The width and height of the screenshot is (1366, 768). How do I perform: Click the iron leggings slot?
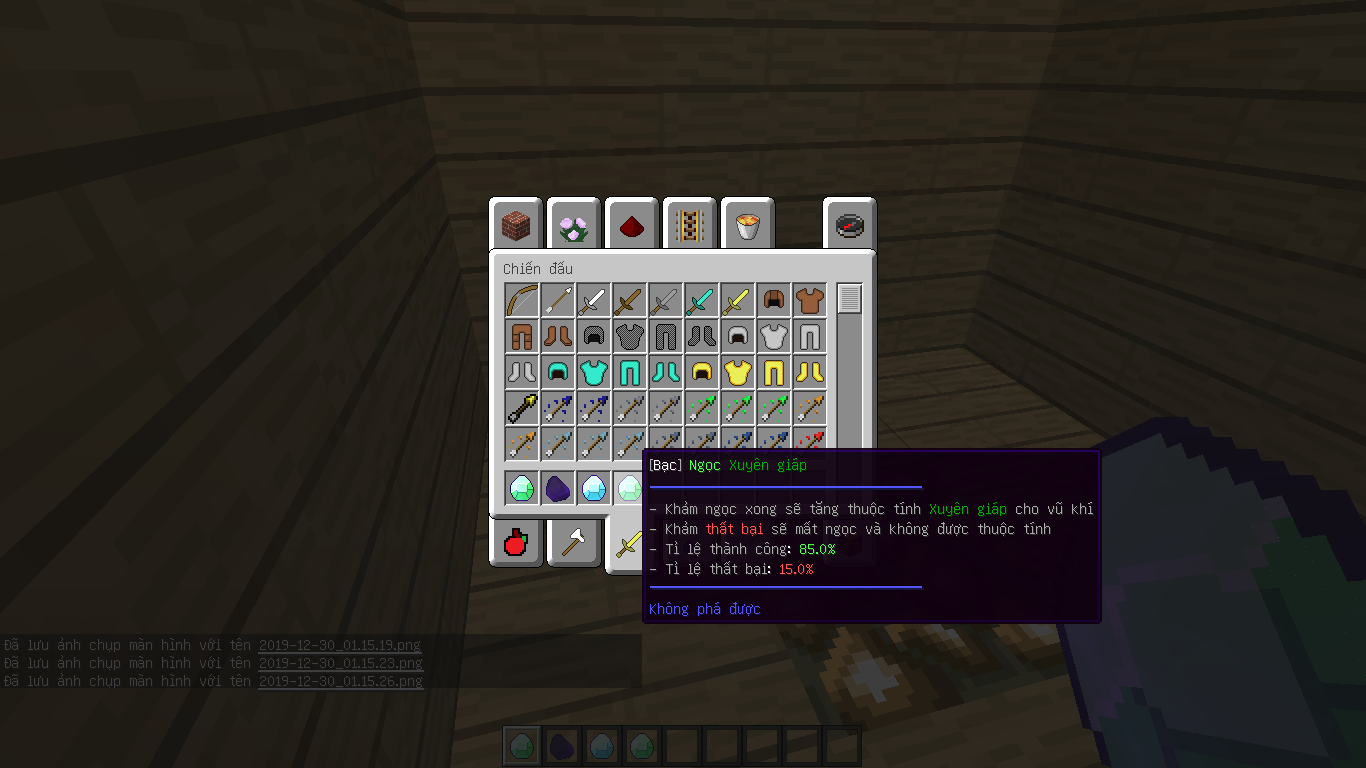809,335
